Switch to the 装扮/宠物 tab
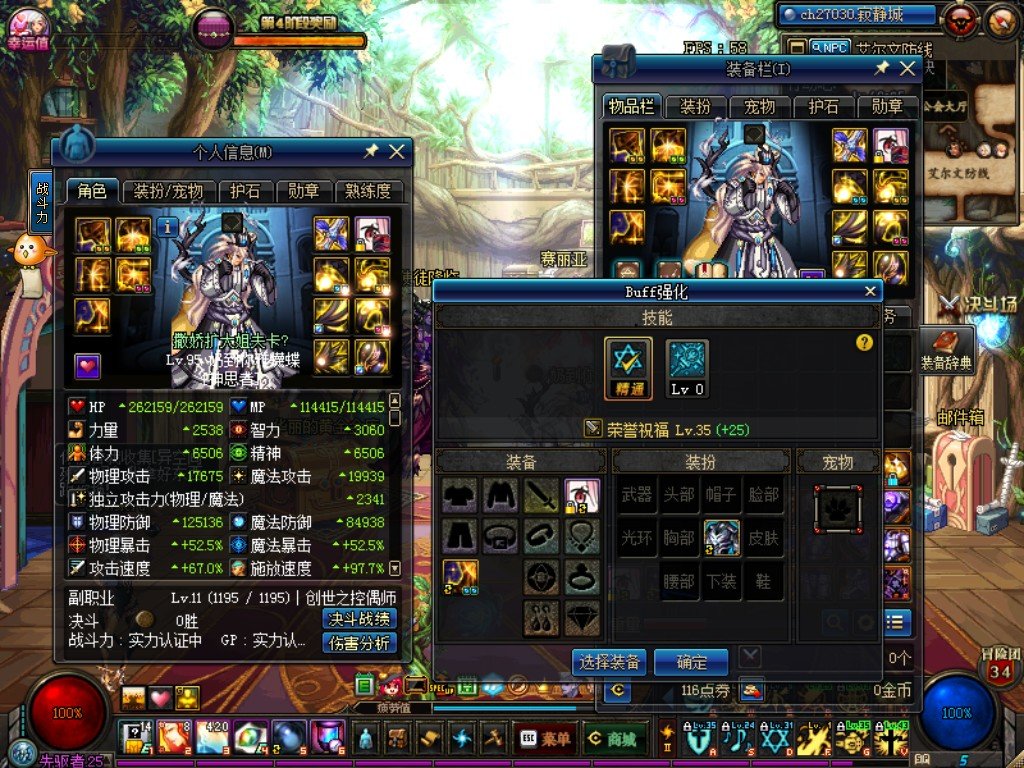Image resolution: width=1024 pixels, height=768 pixels. point(169,191)
